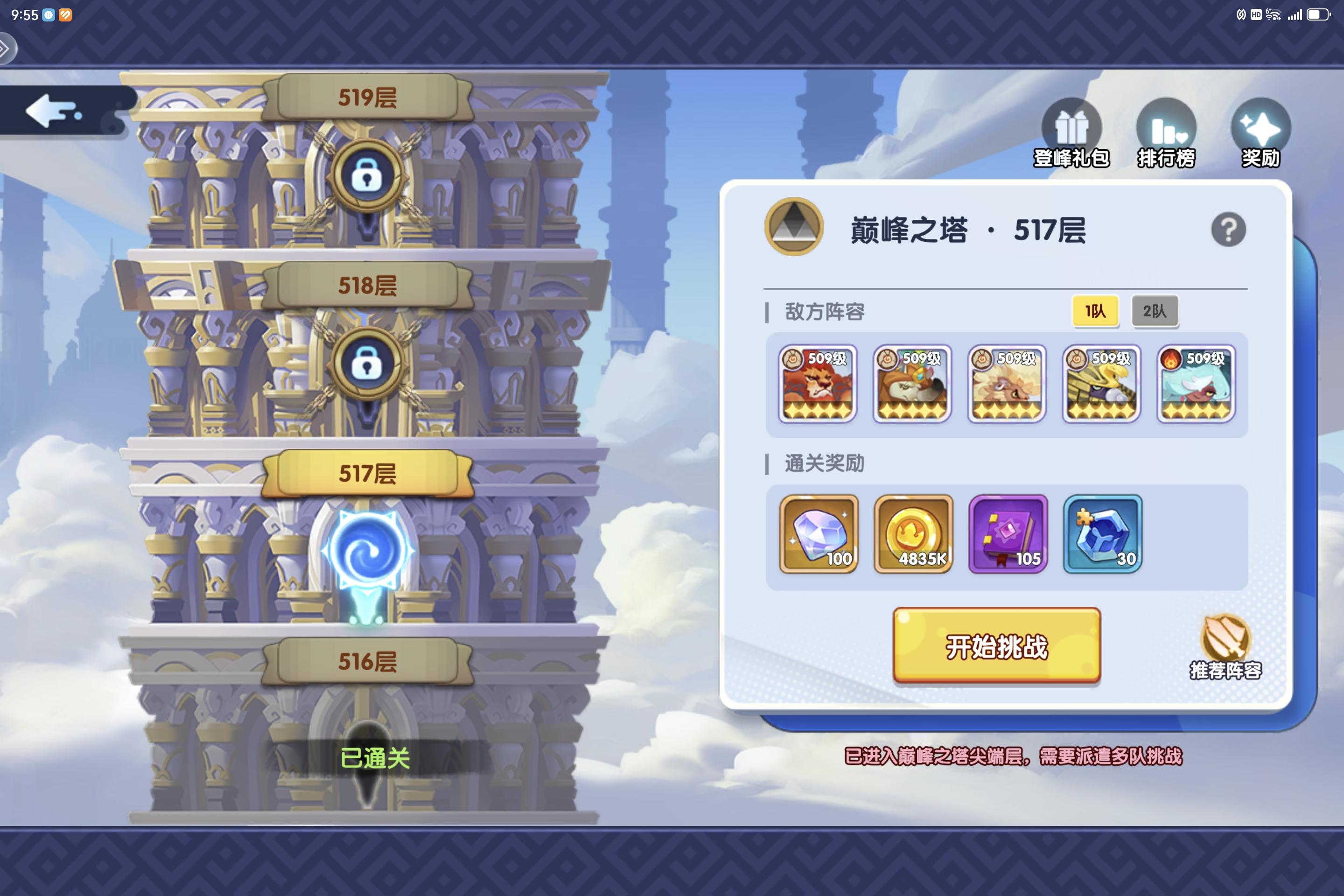Tap the 4835K gold coin reward
Image resolution: width=1344 pixels, height=896 pixels.
click(913, 534)
